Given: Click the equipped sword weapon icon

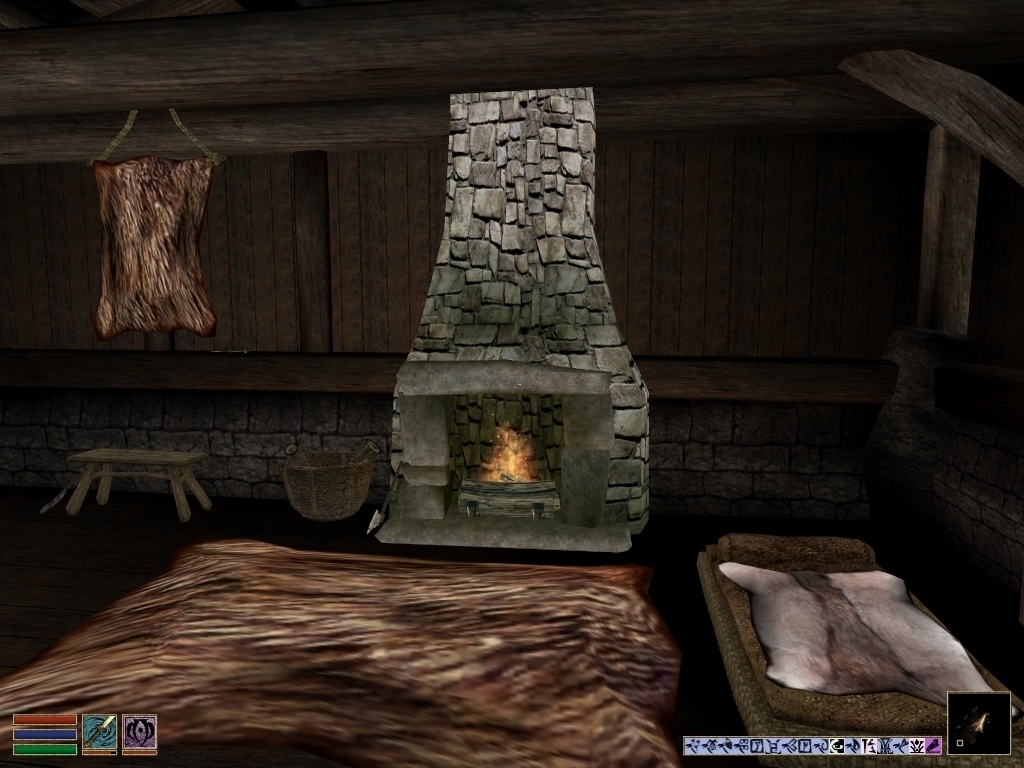Looking at the screenshot, I should [99, 732].
